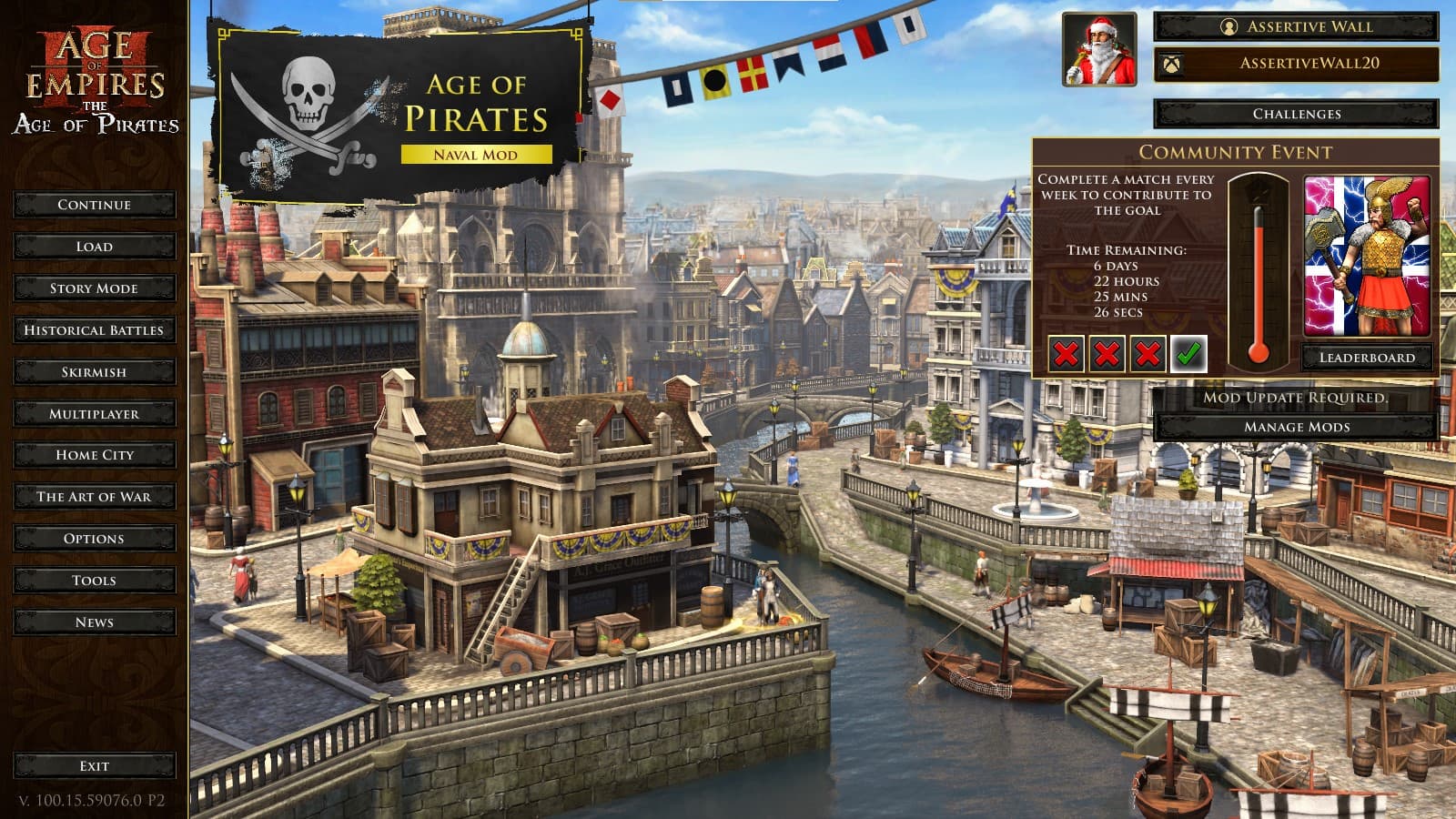Open the Multiplayer menu
Screen dimensions: 1456x819
click(x=94, y=413)
